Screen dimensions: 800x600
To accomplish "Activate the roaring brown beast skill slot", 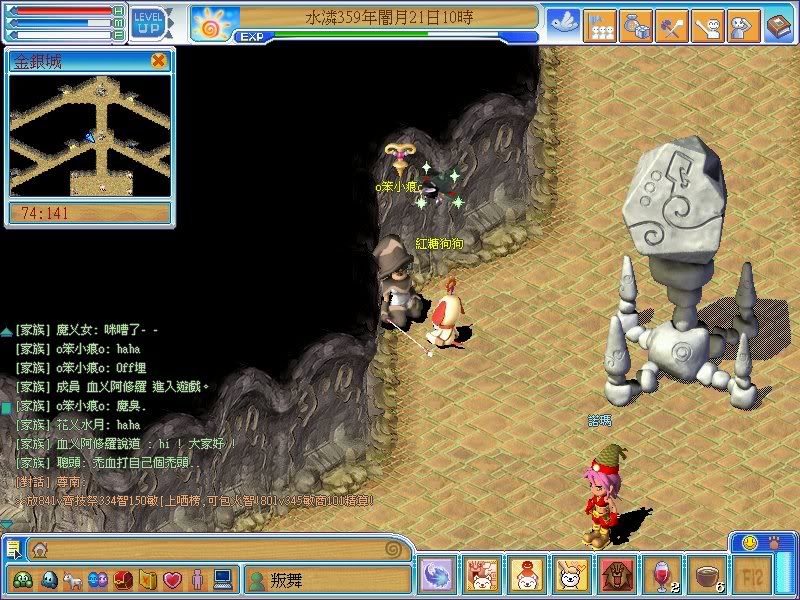I will pyautogui.click(x=616, y=577).
